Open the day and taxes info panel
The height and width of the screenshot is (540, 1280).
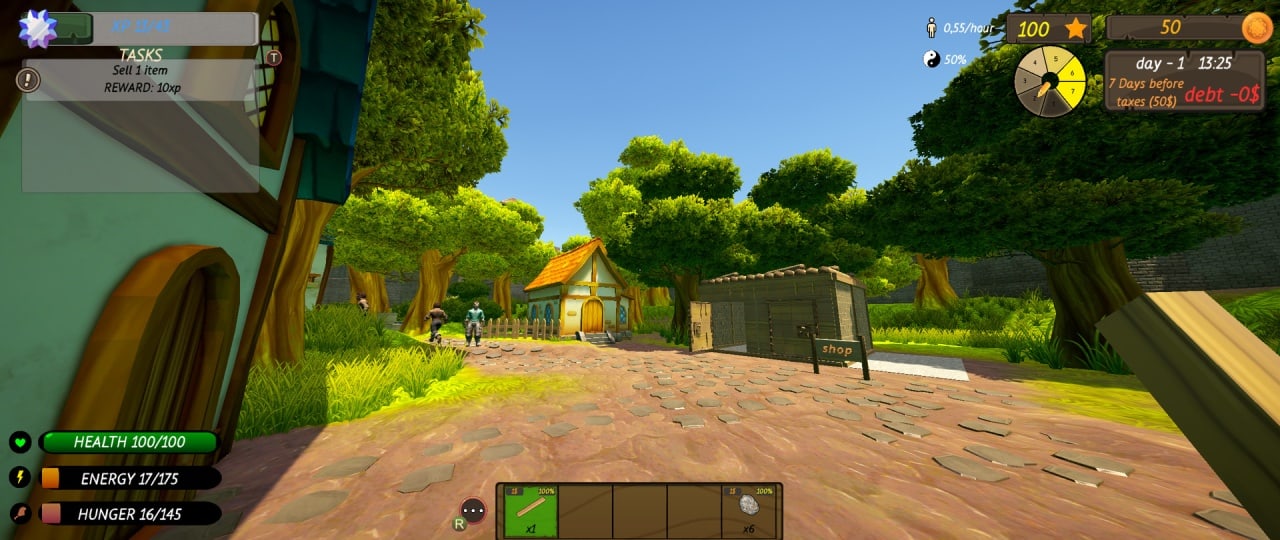[x=1171, y=80]
